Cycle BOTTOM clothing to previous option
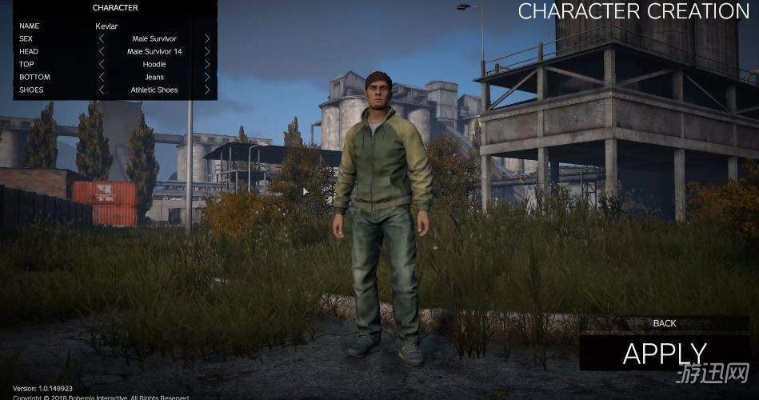 click(101, 77)
